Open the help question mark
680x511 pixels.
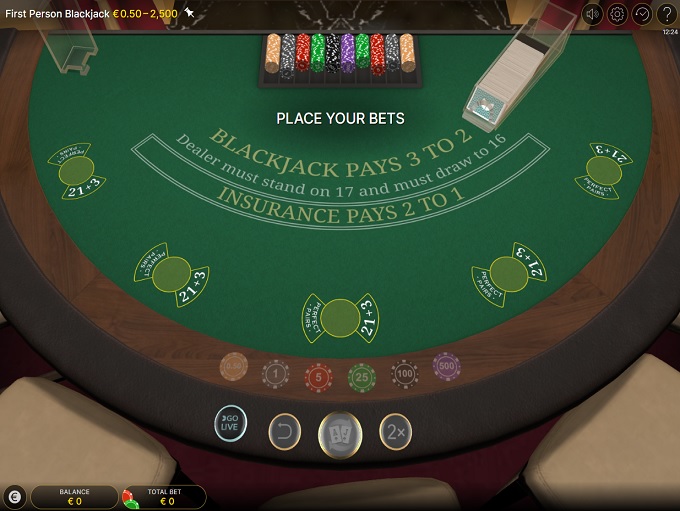pyautogui.click(x=667, y=14)
